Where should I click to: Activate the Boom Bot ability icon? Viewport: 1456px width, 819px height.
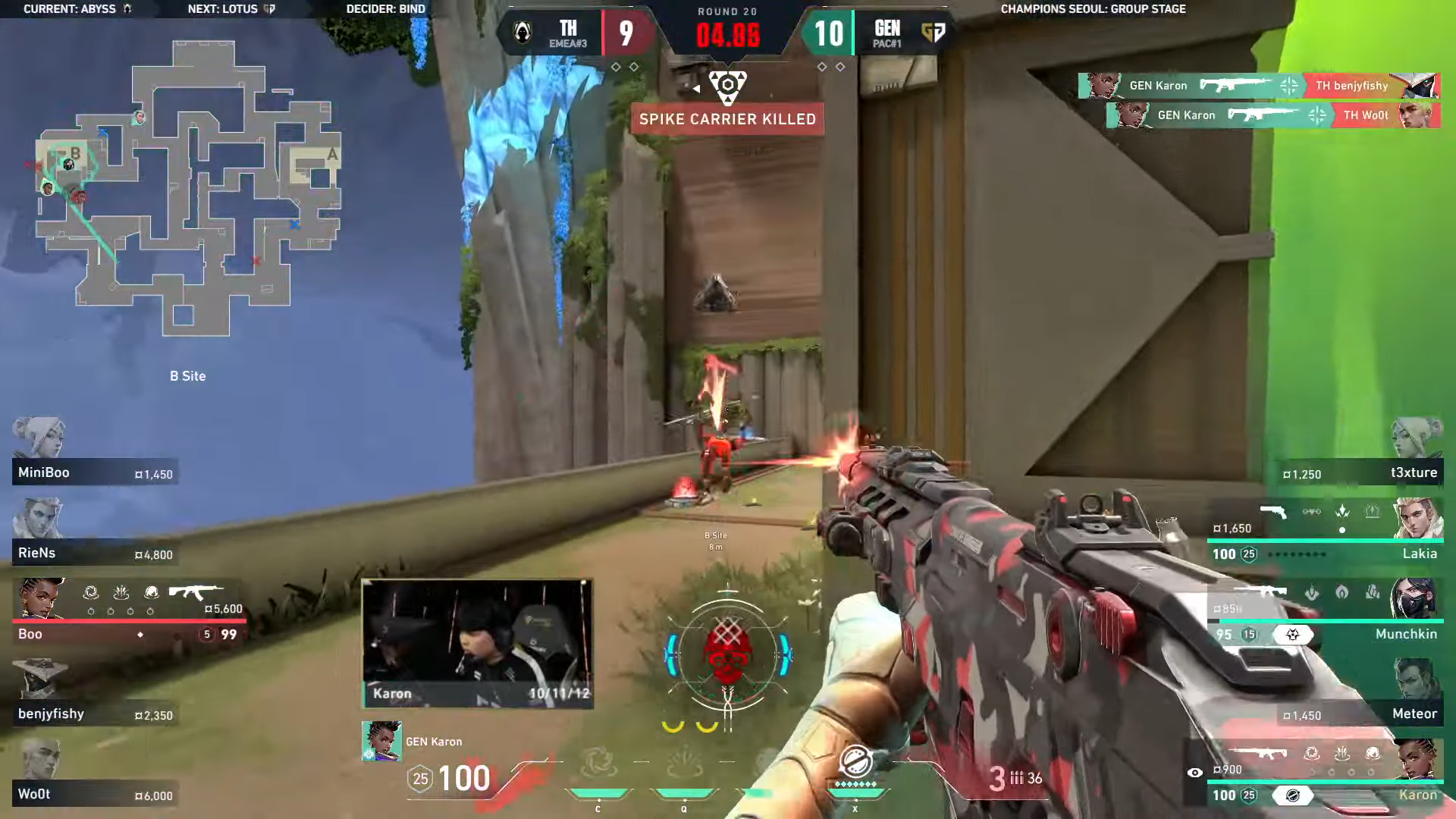click(598, 764)
